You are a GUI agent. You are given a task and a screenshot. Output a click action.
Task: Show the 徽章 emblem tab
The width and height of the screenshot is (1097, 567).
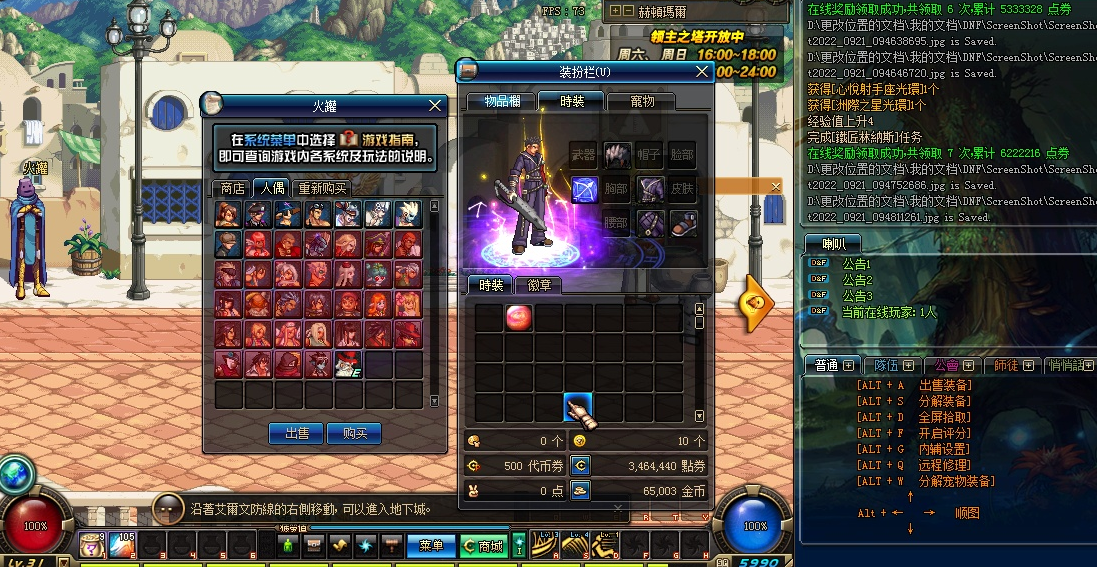point(538,286)
